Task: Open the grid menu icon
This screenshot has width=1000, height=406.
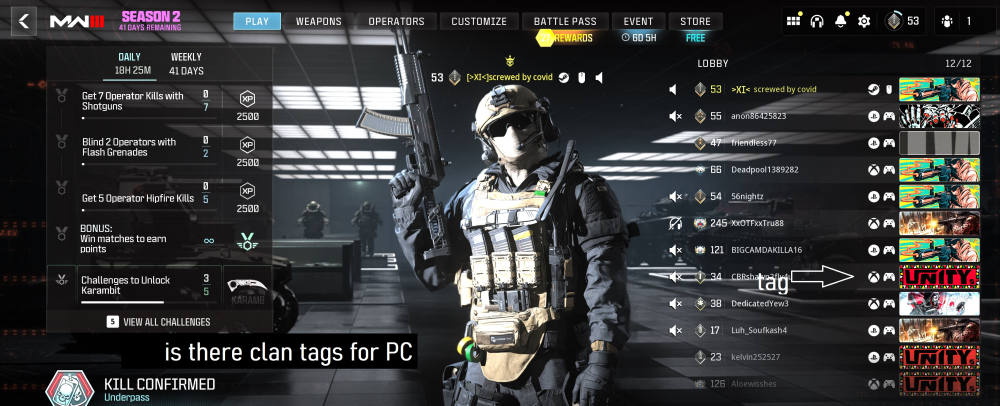Action: pos(794,21)
